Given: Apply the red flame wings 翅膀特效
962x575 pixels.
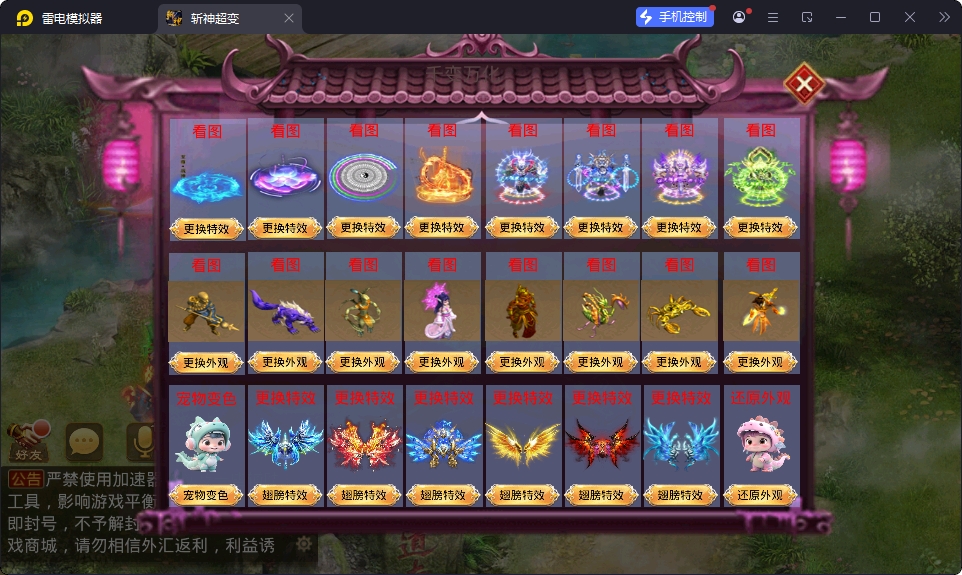Looking at the screenshot, I should (363, 495).
